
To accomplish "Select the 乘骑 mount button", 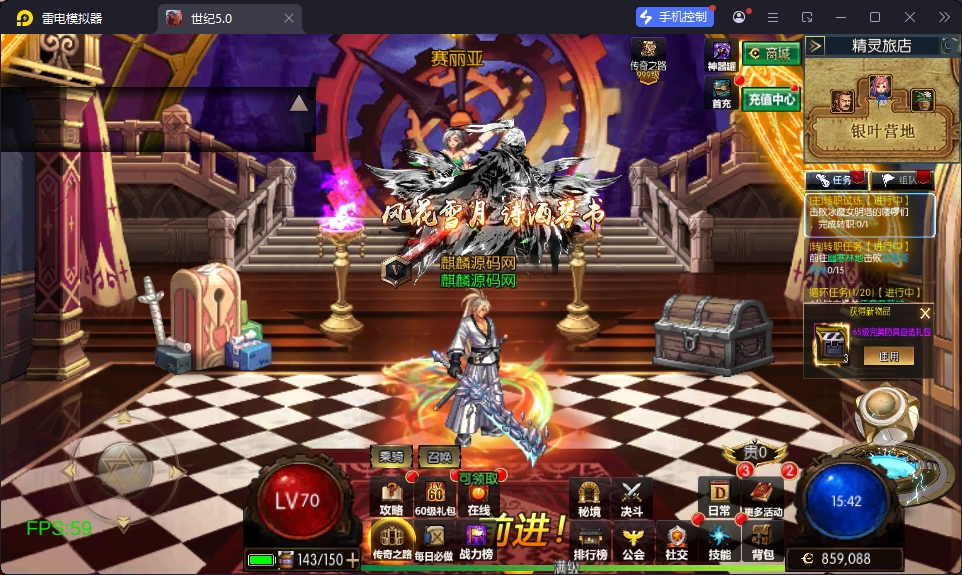I will [391, 456].
